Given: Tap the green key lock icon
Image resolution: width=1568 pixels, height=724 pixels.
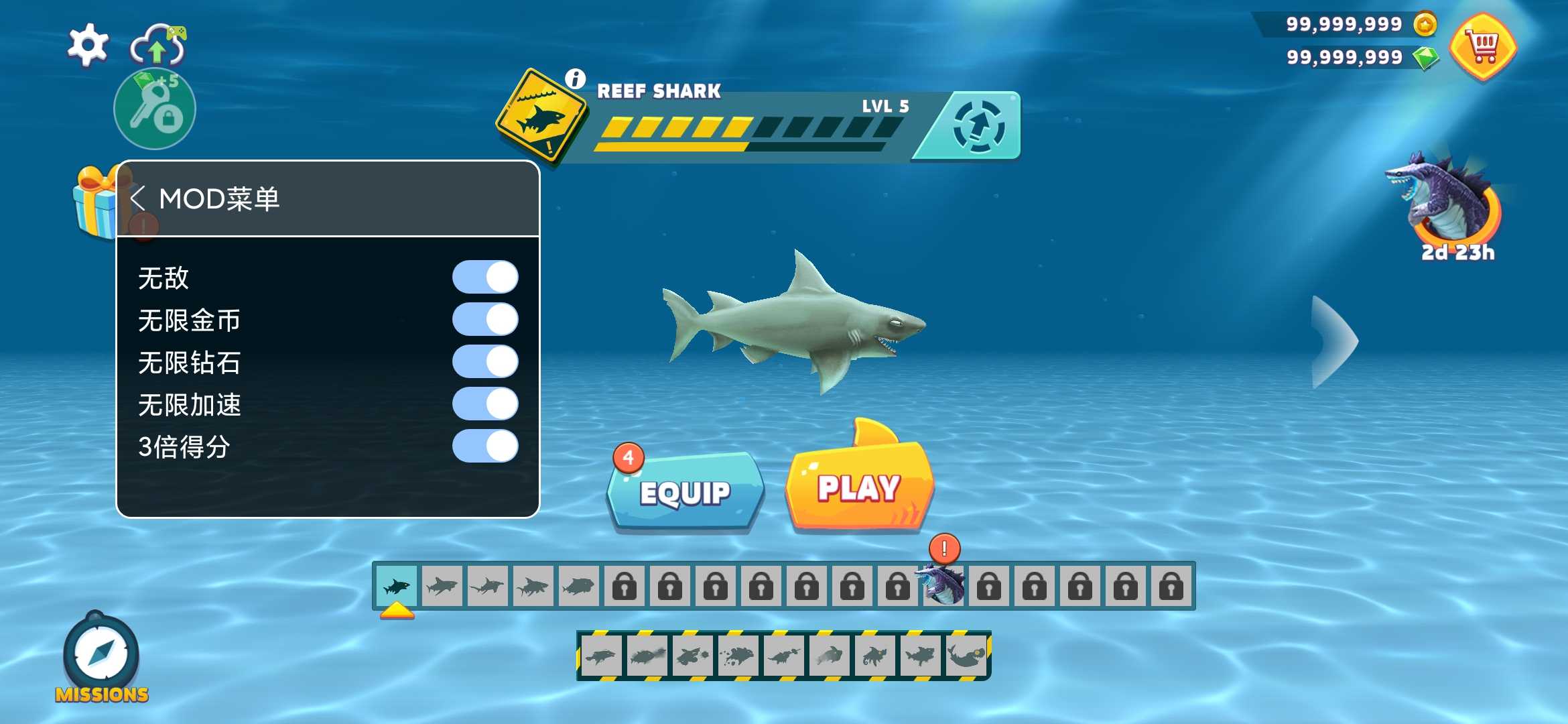Looking at the screenshot, I should (155, 109).
